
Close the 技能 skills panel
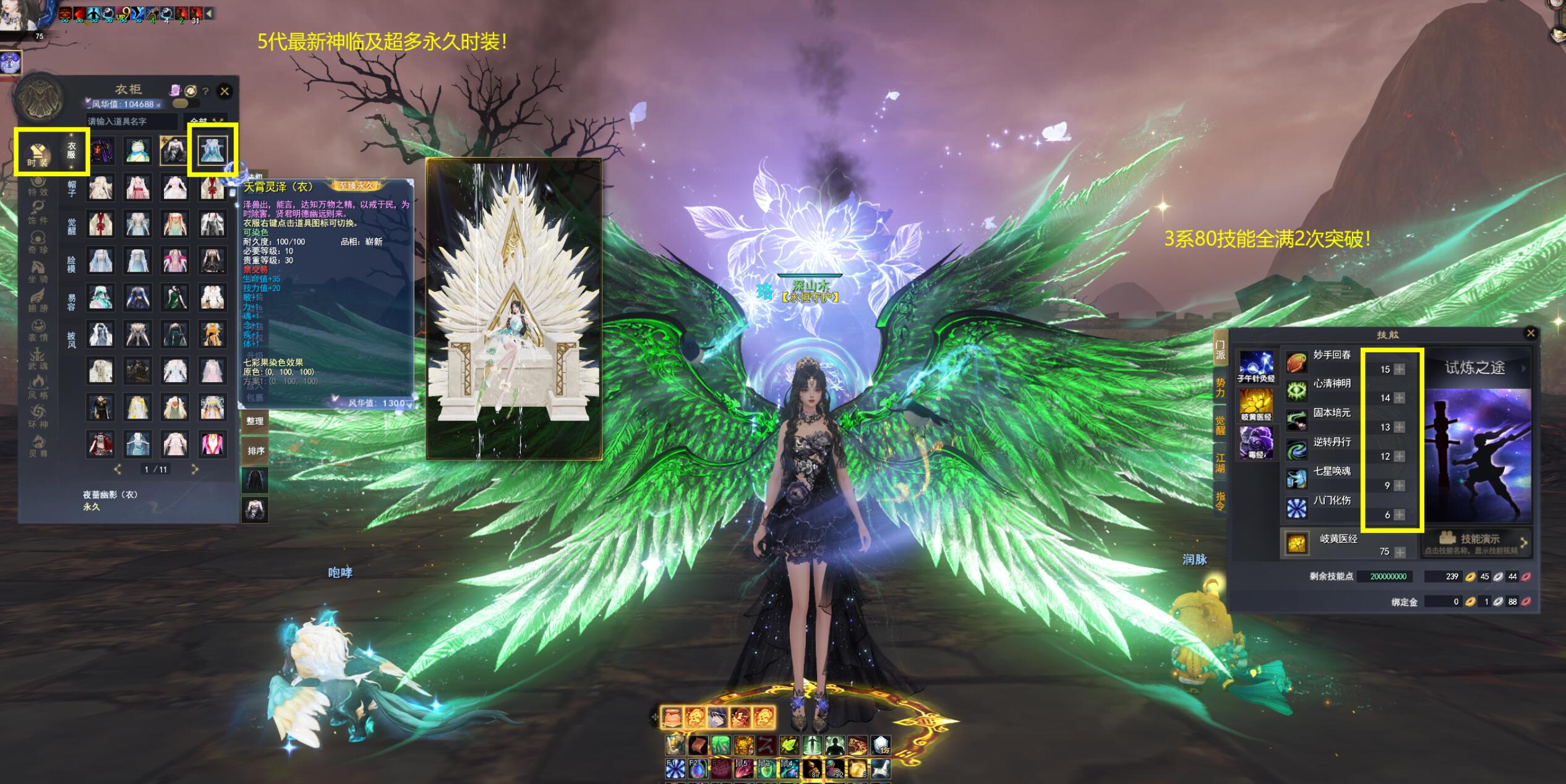[1530, 333]
